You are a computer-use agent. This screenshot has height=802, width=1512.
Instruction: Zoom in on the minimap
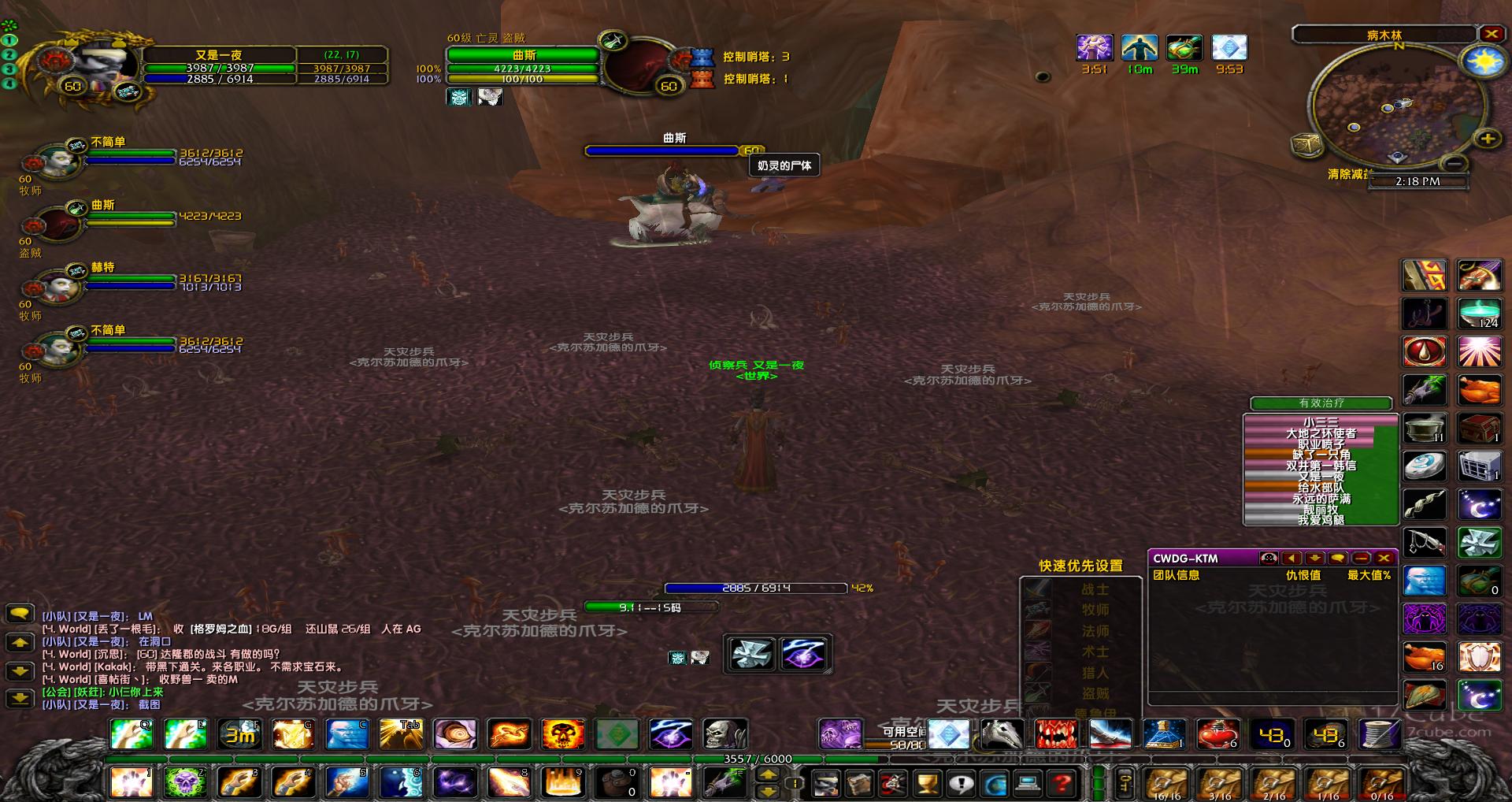coord(1487,139)
